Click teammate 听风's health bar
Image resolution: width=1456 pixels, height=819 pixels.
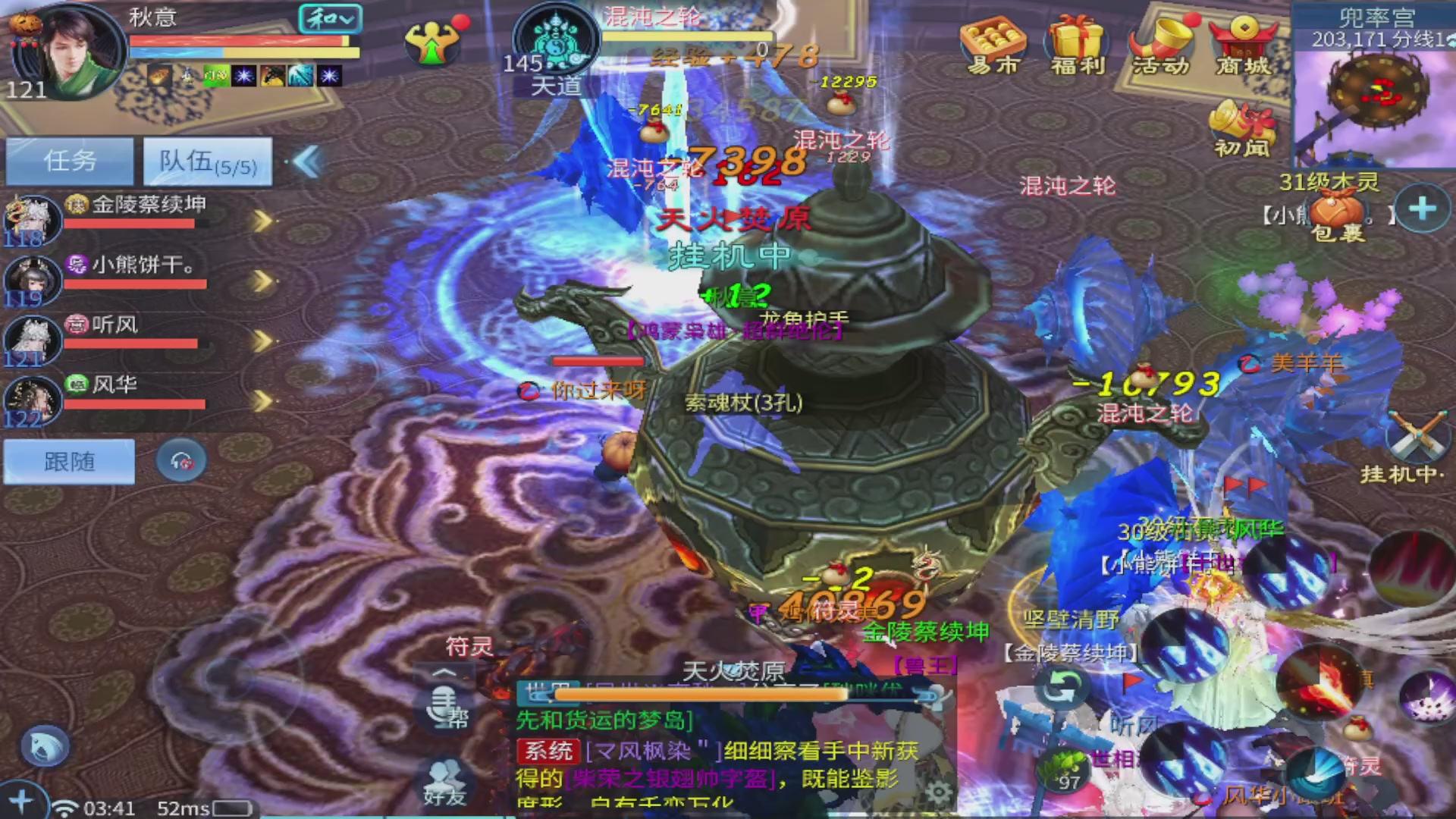click(136, 343)
